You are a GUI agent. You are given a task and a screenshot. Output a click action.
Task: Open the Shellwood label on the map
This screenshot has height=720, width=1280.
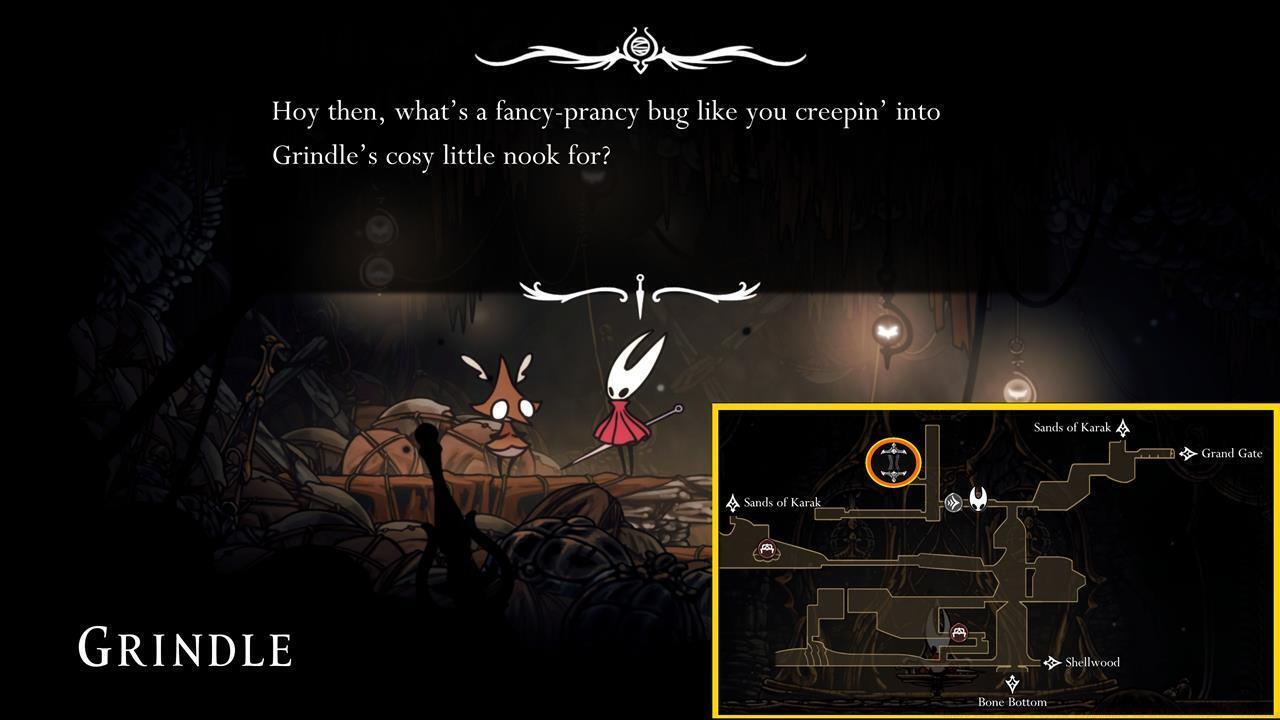point(1092,662)
